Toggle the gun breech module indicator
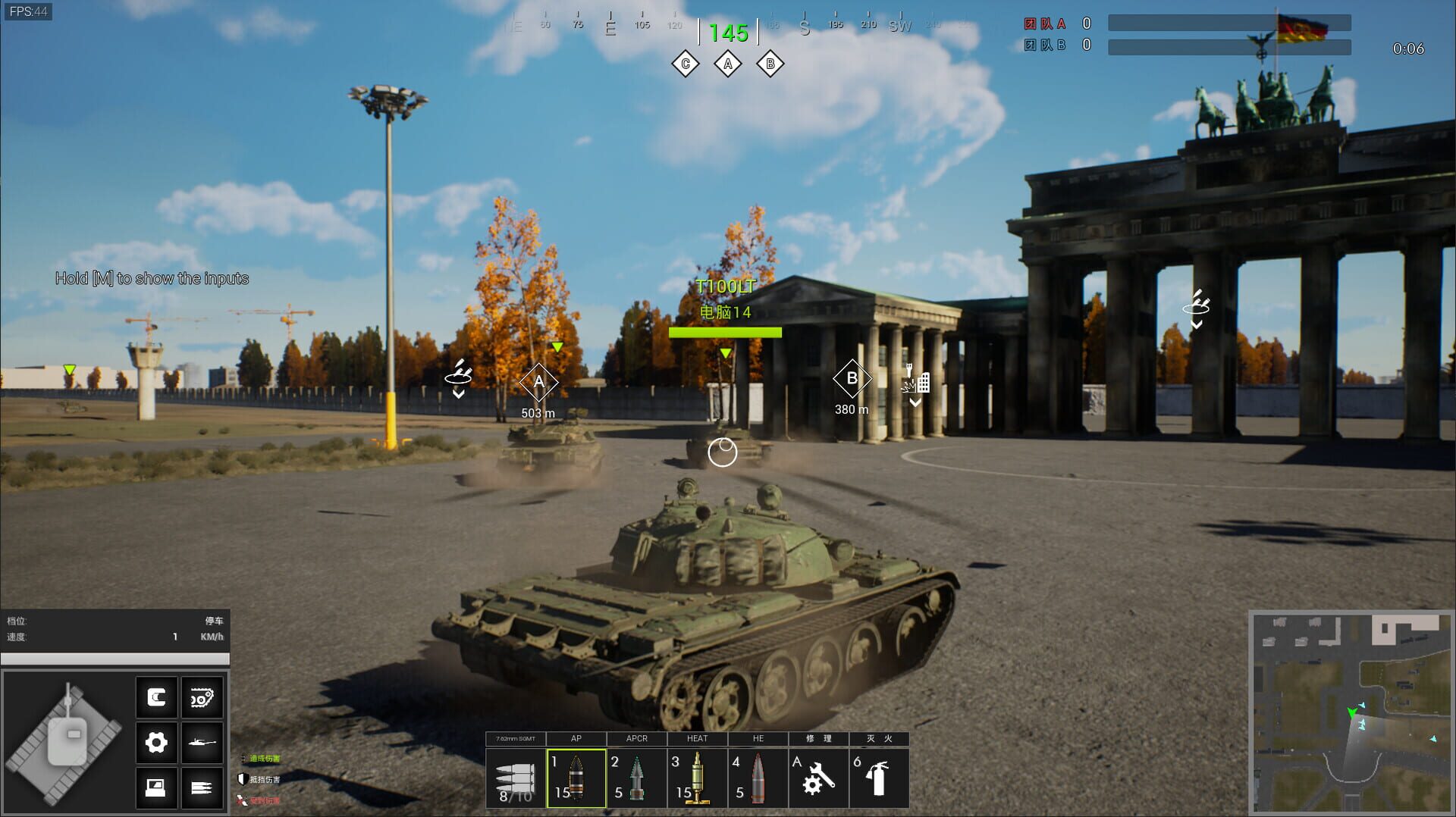Screen dimensions: 1456x817 (157, 696)
